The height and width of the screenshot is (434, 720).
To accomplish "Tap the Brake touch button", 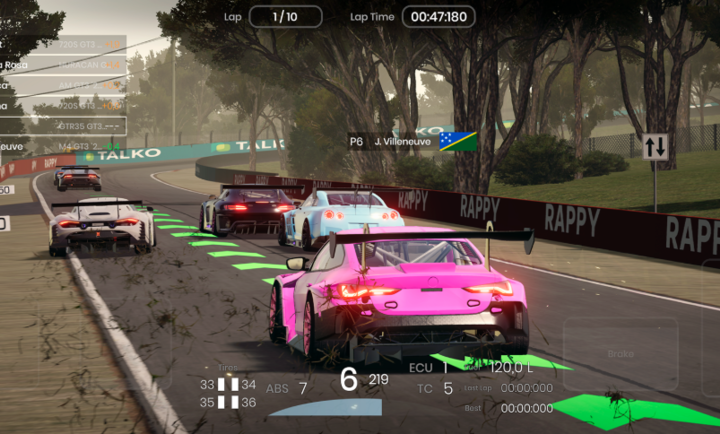I will pos(620,353).
